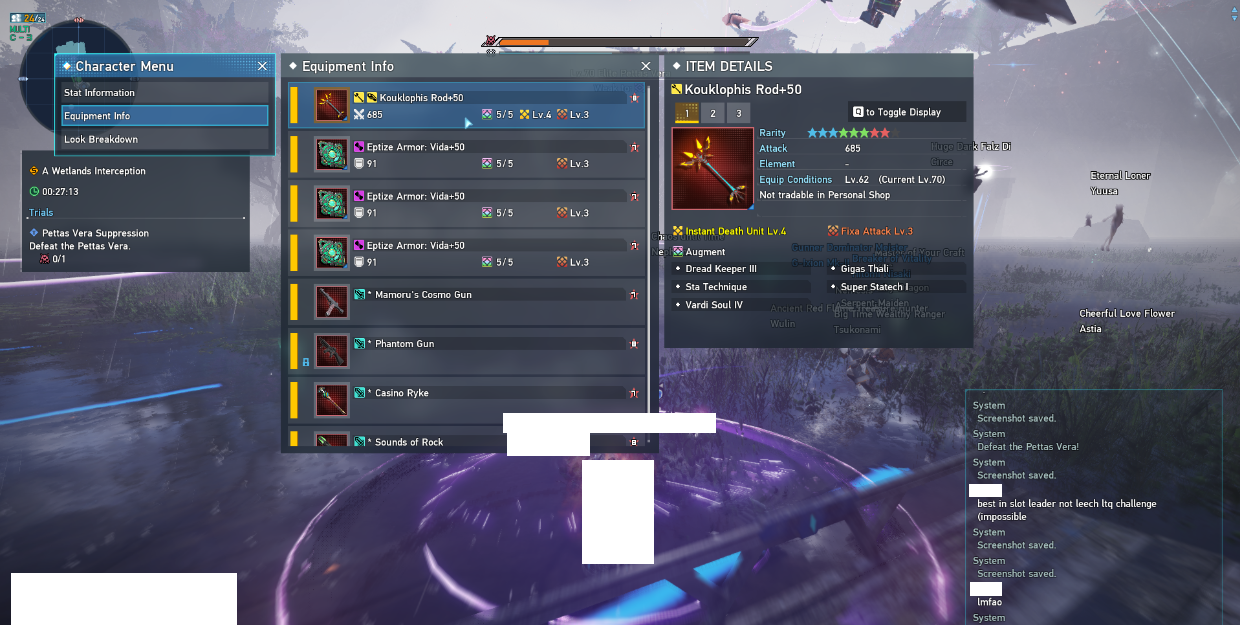The image size is (1240, 625).
Task: Select Equipment Info menu entry
Action: [165, 116]
